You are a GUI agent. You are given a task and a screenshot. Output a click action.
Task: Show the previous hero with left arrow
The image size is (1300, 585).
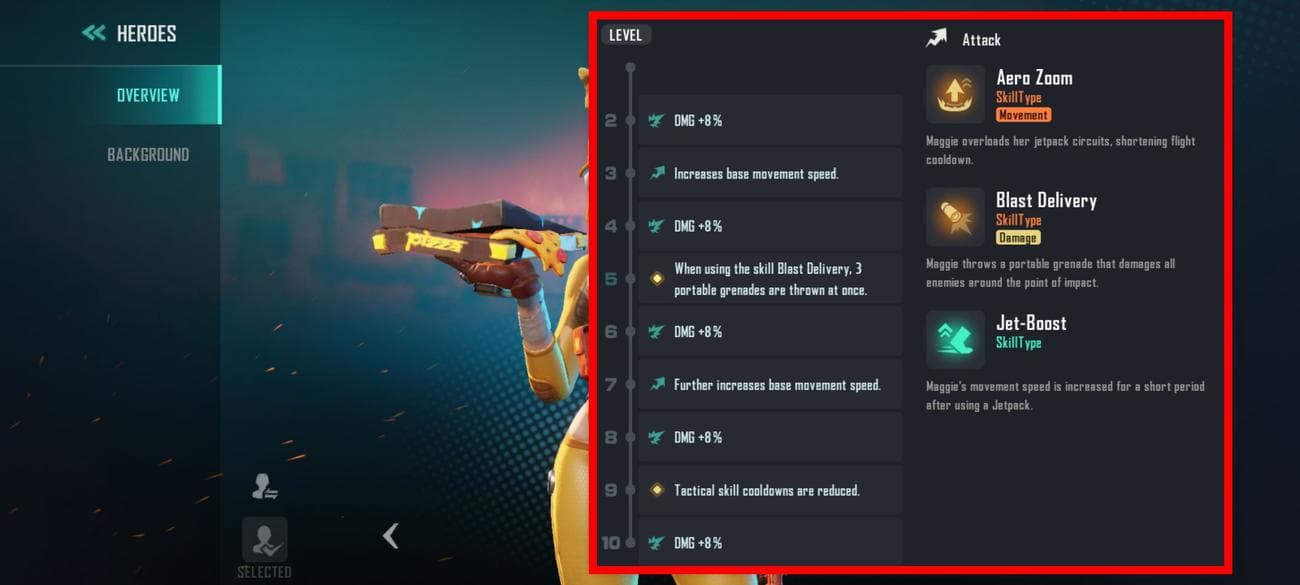[391, 536]
